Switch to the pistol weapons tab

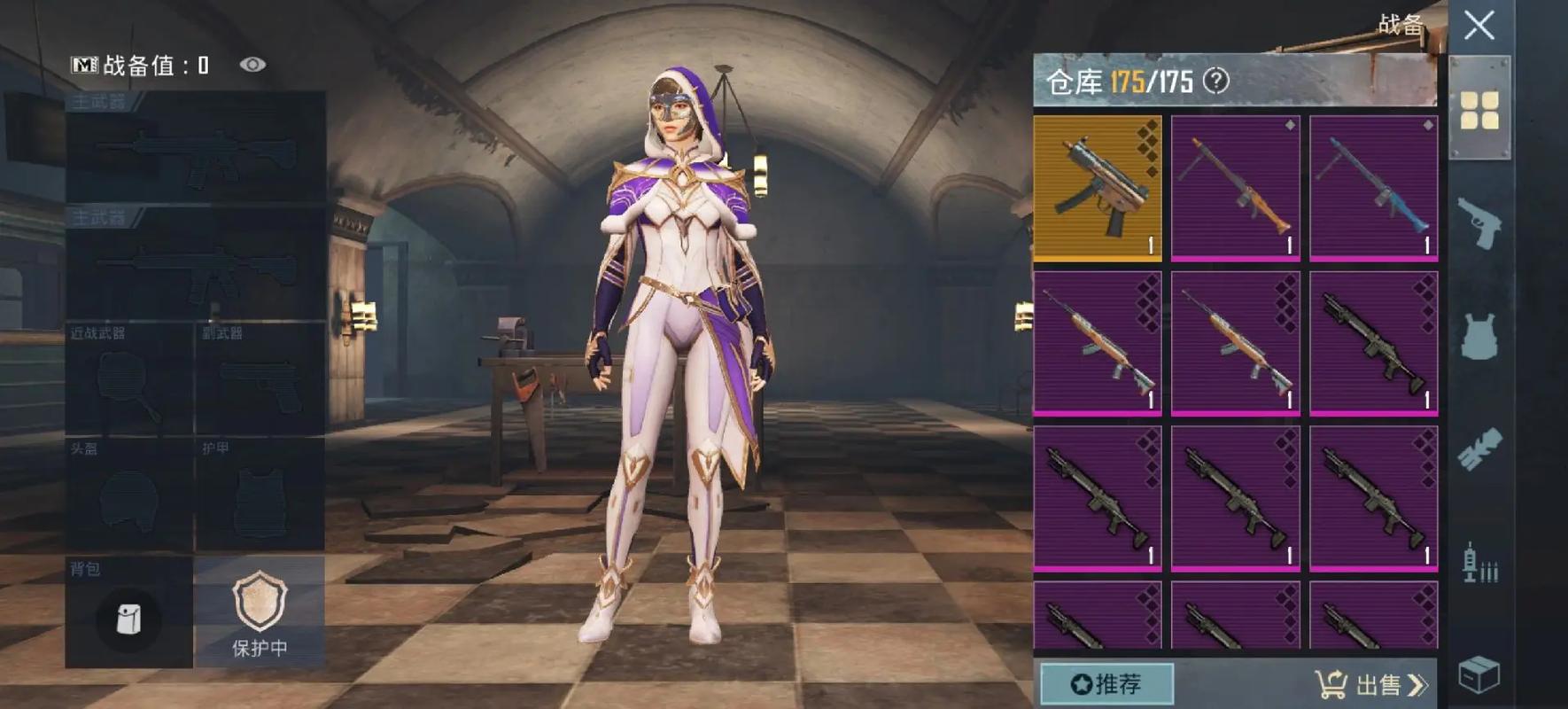tap(1479, 223)
